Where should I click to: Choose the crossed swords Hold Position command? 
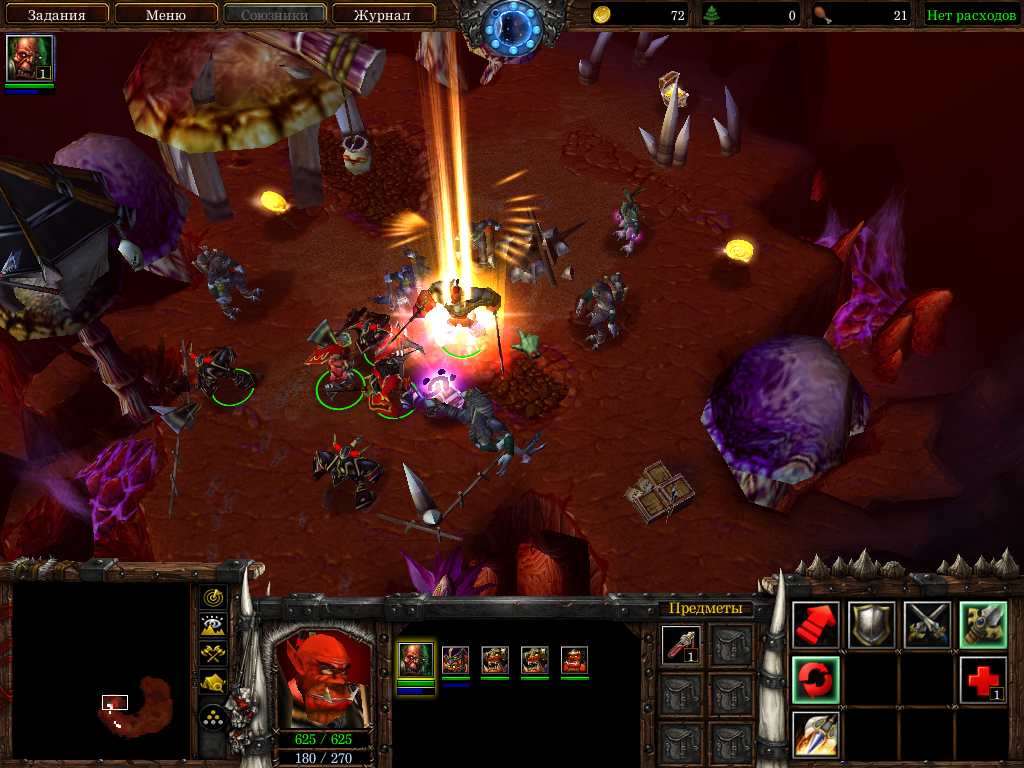[927, 624]
